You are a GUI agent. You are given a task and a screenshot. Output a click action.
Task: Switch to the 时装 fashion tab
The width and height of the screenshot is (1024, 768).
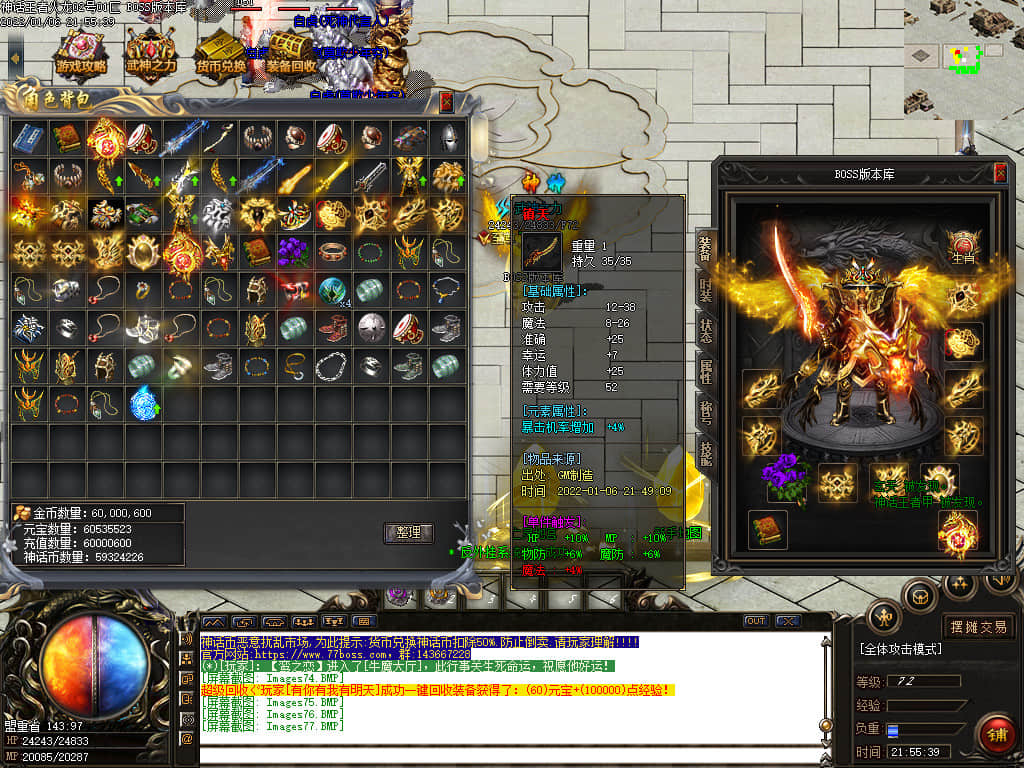tap(705, 289)
